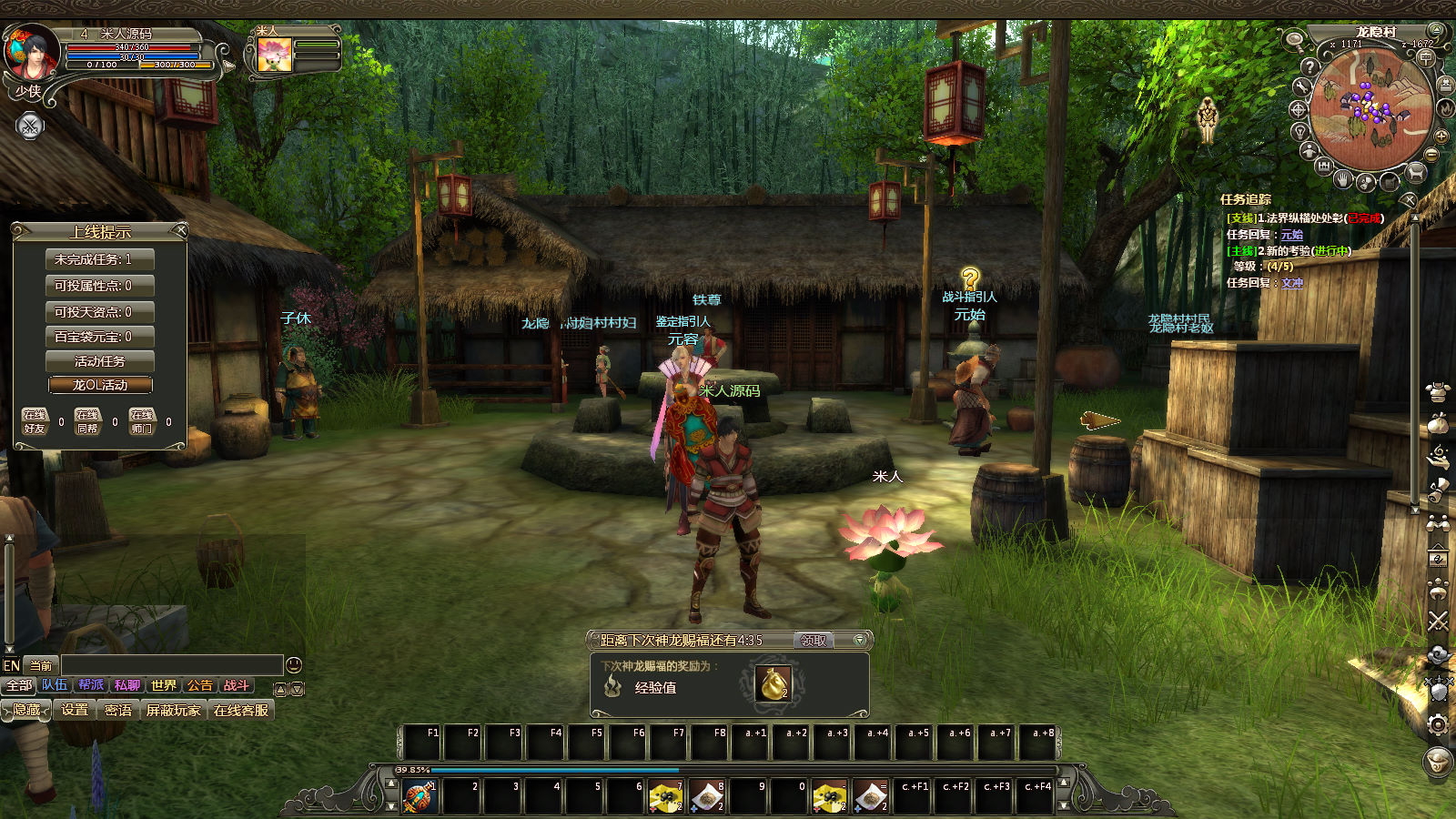
Task: Open the 未完成任务 unfinished quests entry
Action: [x=100, y=259]
